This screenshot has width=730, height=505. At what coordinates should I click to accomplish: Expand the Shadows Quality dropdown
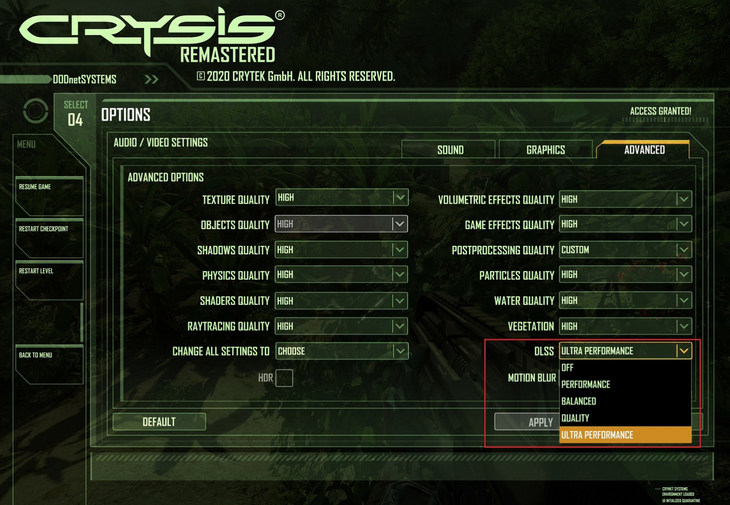pos(341,250)
